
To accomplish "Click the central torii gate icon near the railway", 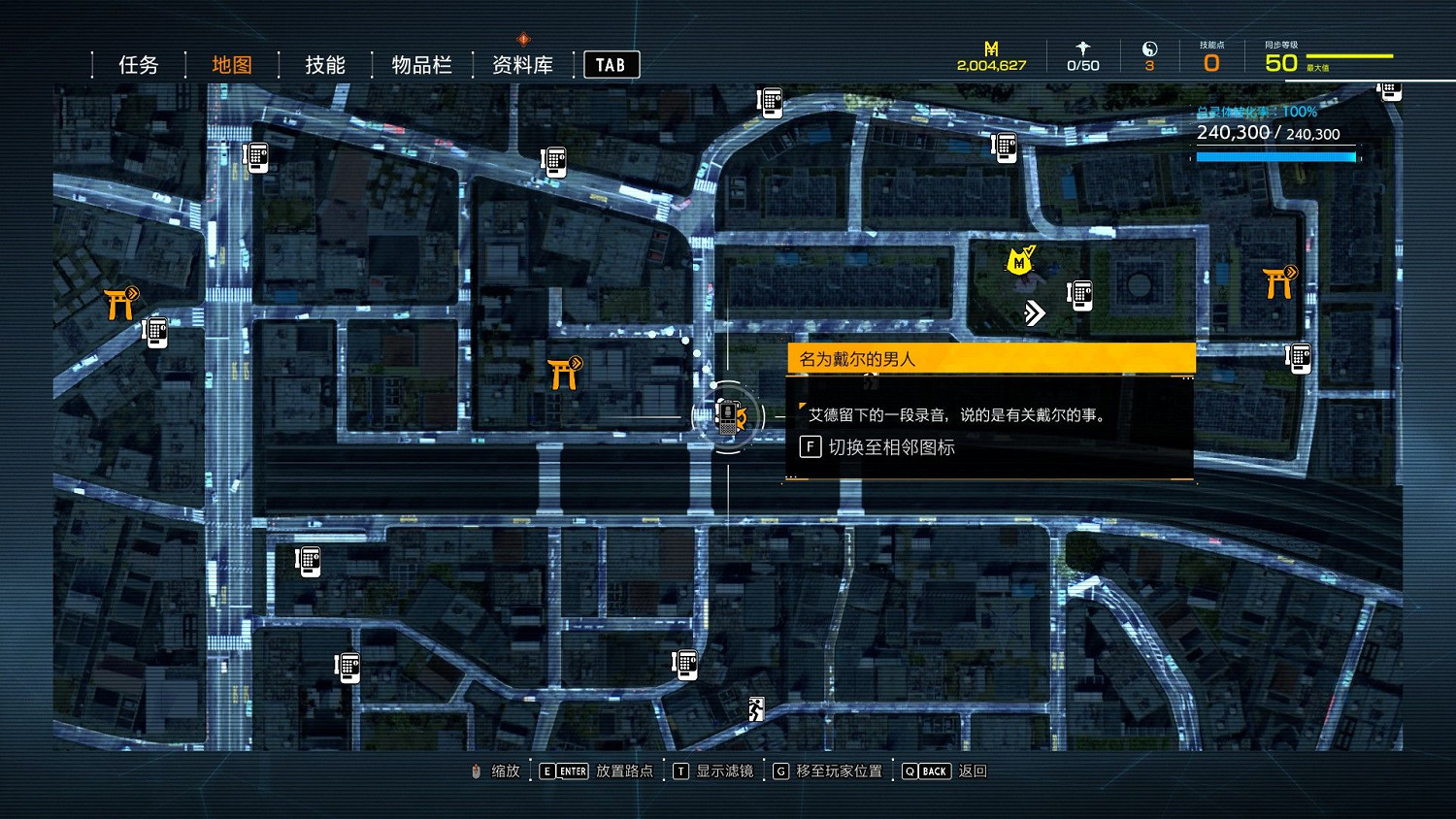I will point(563,372).
